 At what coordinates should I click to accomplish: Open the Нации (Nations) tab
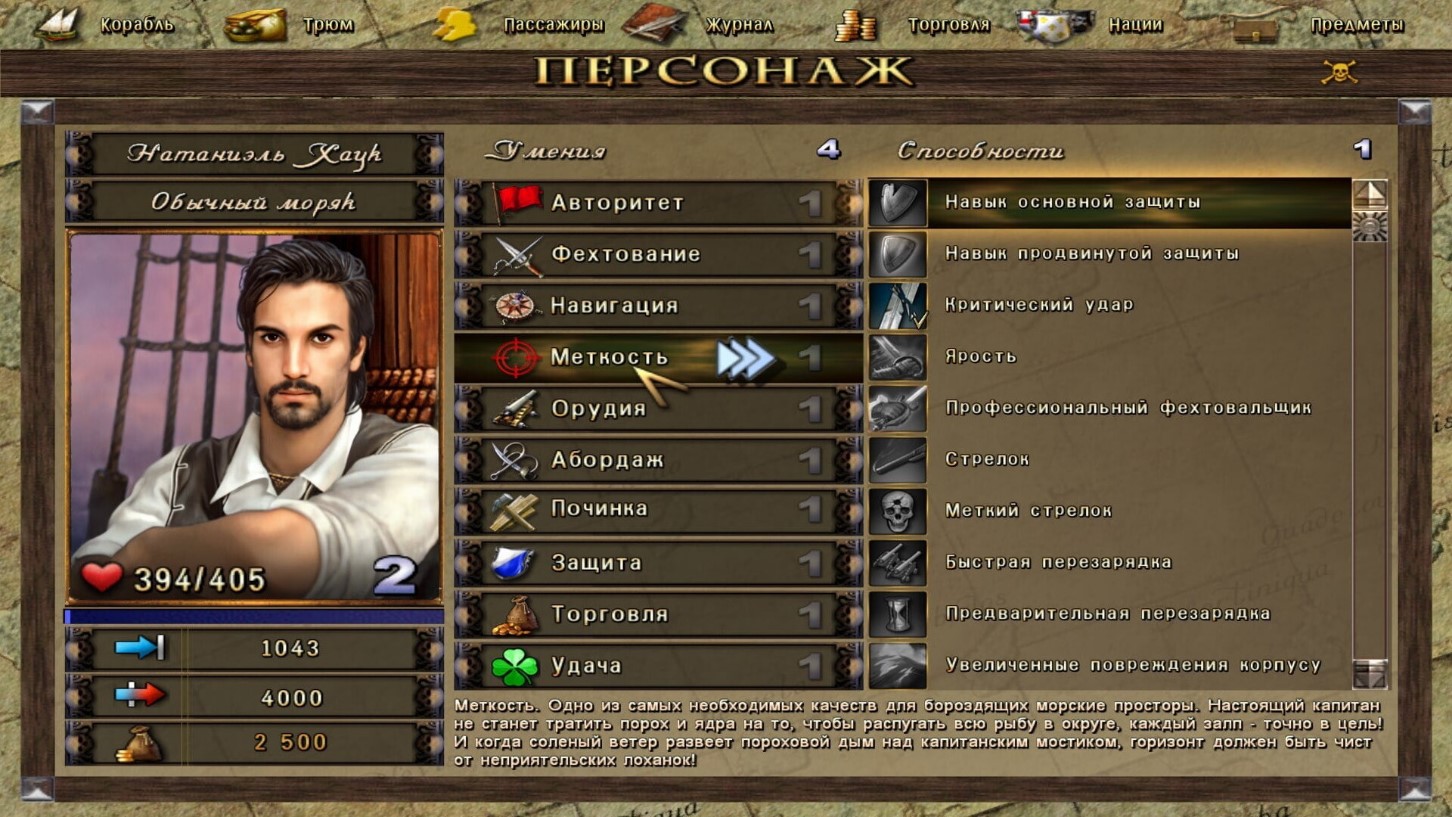(1092, 25)
